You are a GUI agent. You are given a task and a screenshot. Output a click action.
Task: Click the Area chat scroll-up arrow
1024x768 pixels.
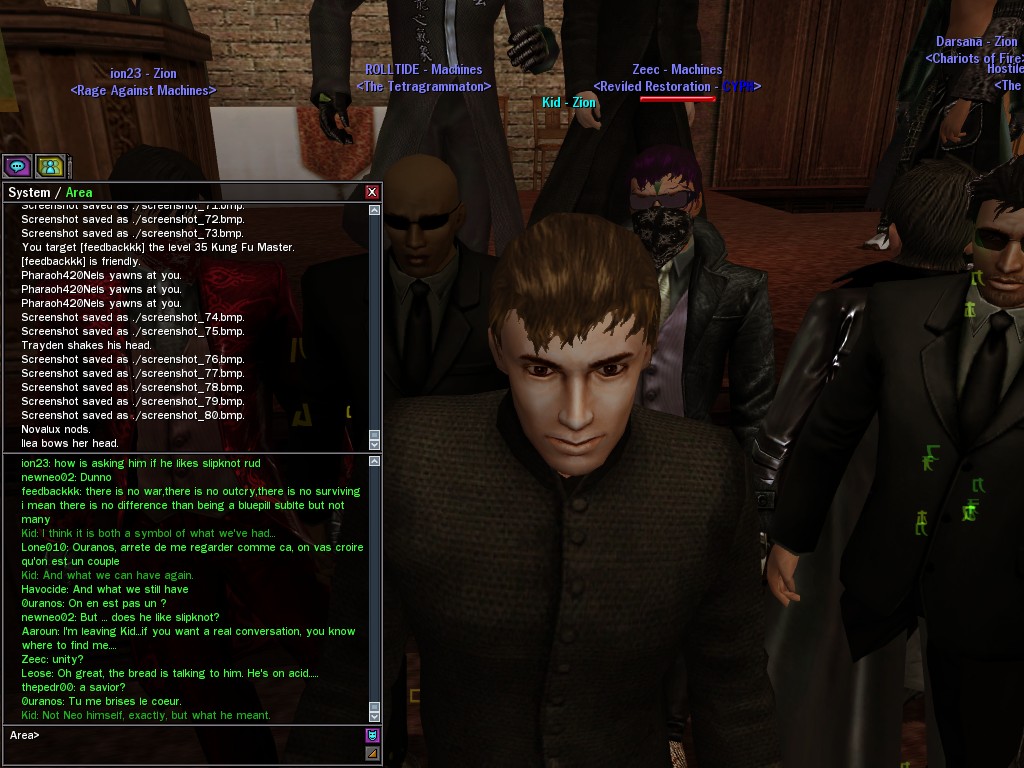375,462
